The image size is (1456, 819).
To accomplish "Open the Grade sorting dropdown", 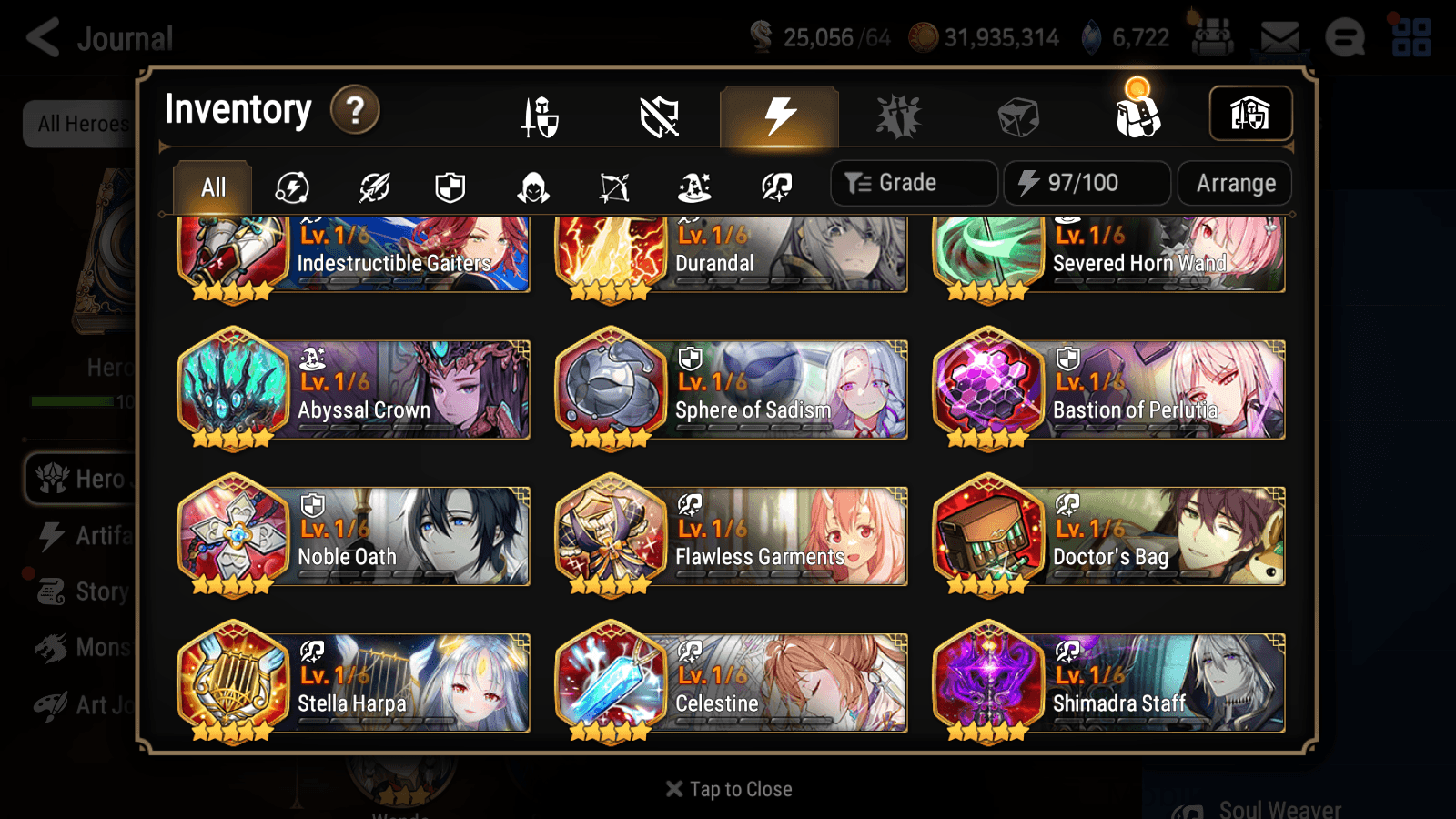I will coord(912,182).
